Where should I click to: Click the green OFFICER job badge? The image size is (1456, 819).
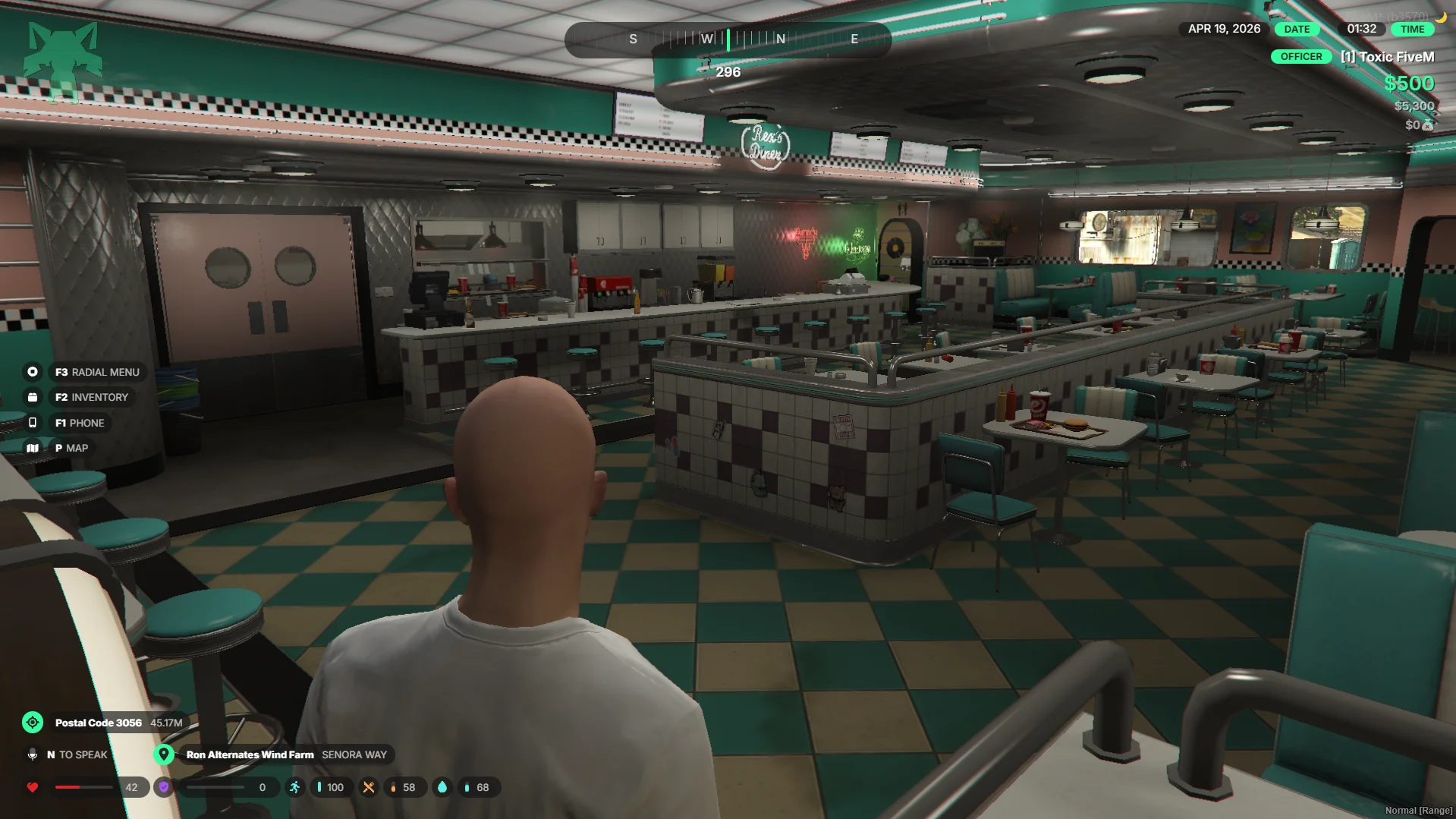(1300, 57)
